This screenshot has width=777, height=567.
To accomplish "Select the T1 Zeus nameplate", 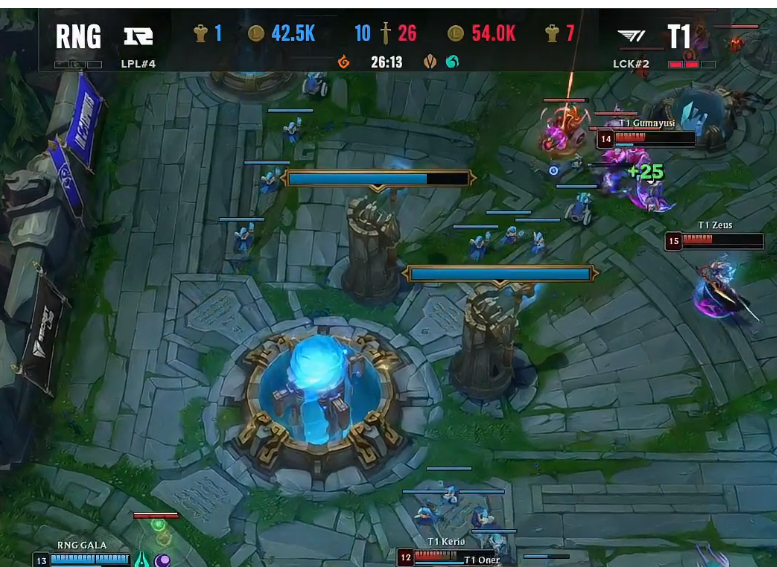I will pos(714,226).
